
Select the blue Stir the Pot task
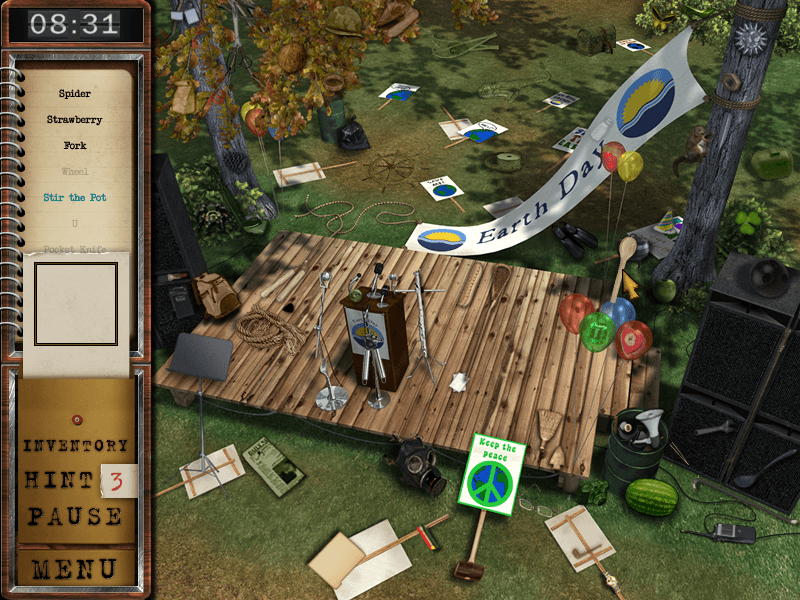tap(75, 198)
